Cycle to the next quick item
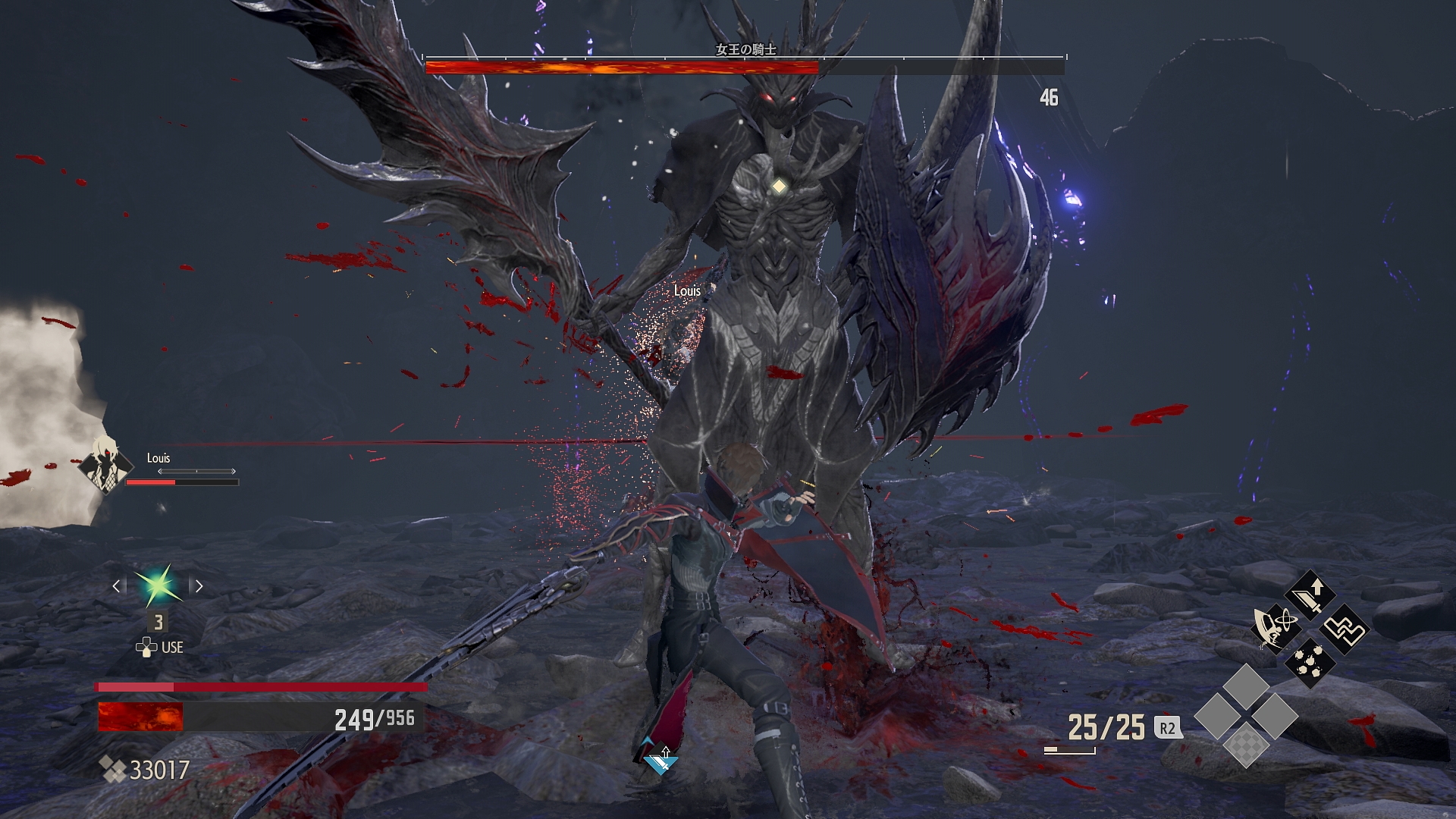 point(199,585)
